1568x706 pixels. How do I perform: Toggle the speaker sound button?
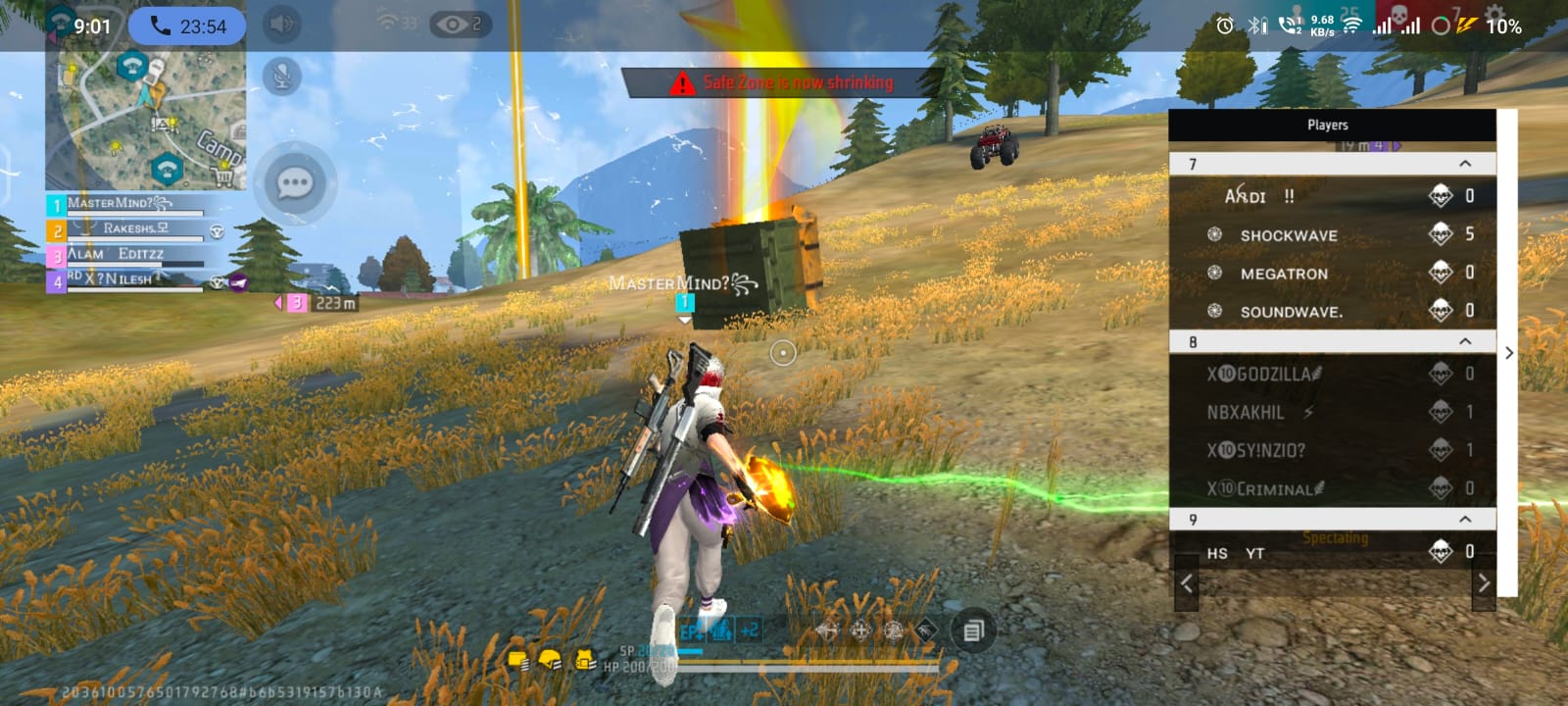[282, 25]
